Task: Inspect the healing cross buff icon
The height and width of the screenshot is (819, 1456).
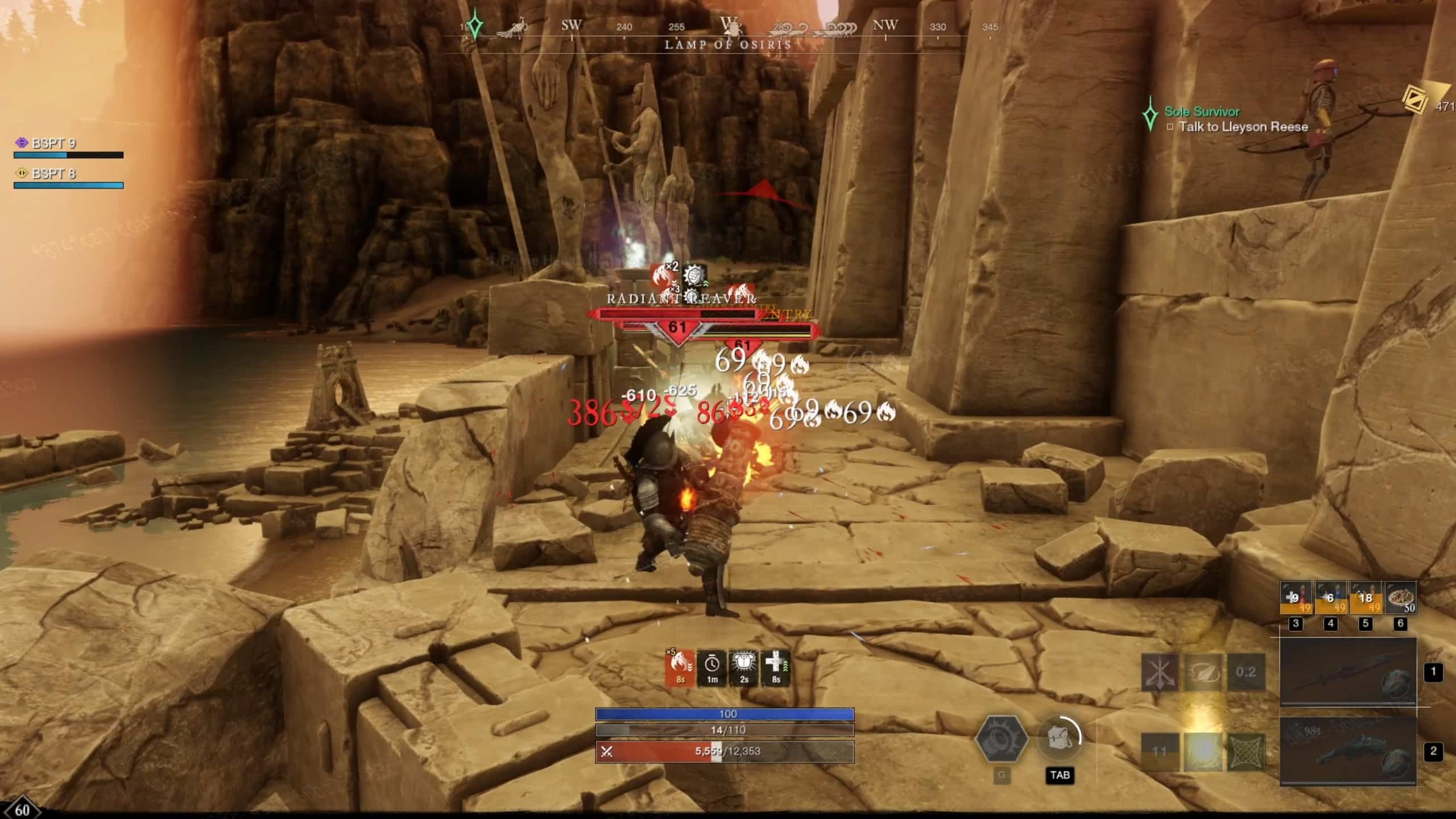Action: pyautogui.click(x=776, y=668)
